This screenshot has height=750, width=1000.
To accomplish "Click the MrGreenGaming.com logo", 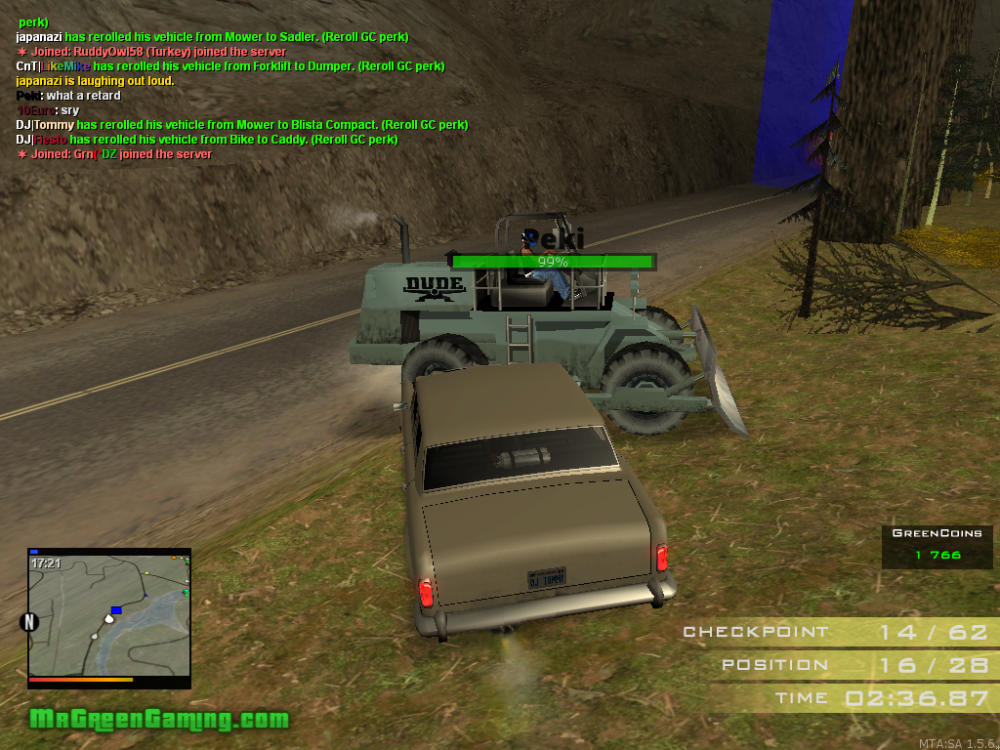I will pyautogui.click(x=159, y=719).
